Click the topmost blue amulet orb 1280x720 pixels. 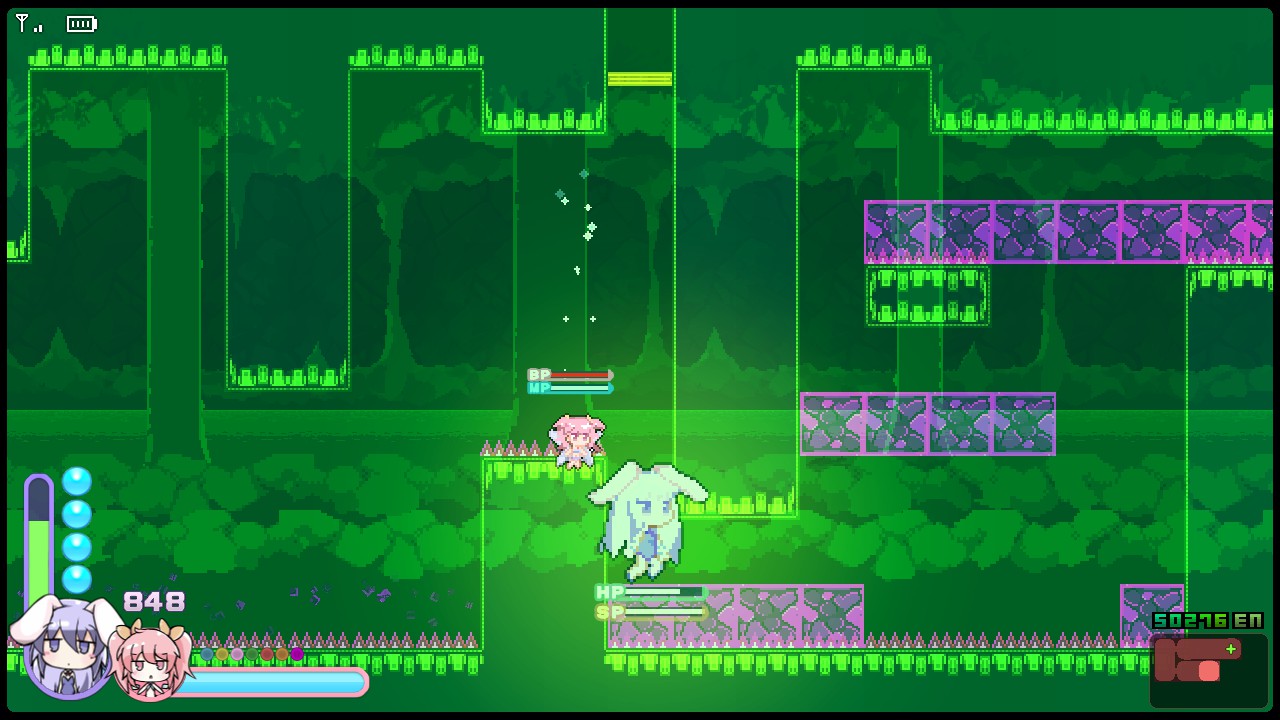click(x=77, y=481)
